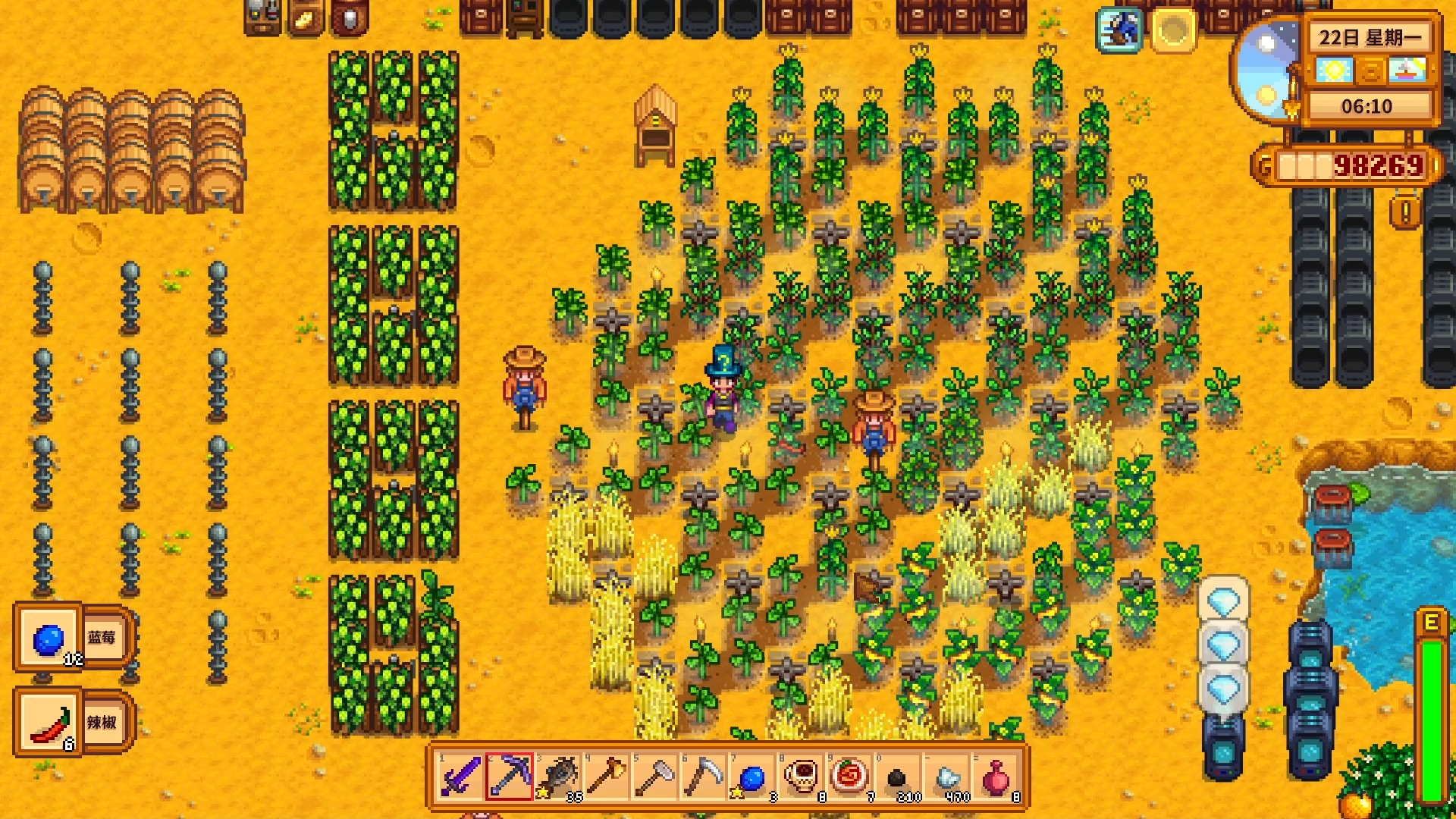
Task: Choose the starred blueberry hotbar slot
Action: coord(752,777)
